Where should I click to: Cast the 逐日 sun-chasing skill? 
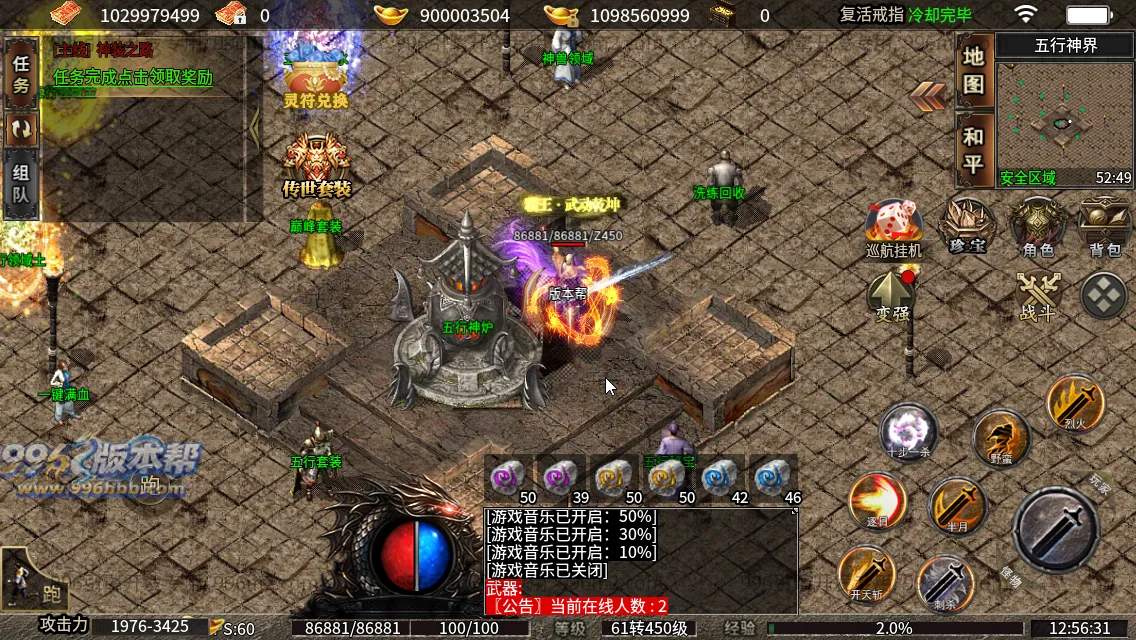pos(878,500)
